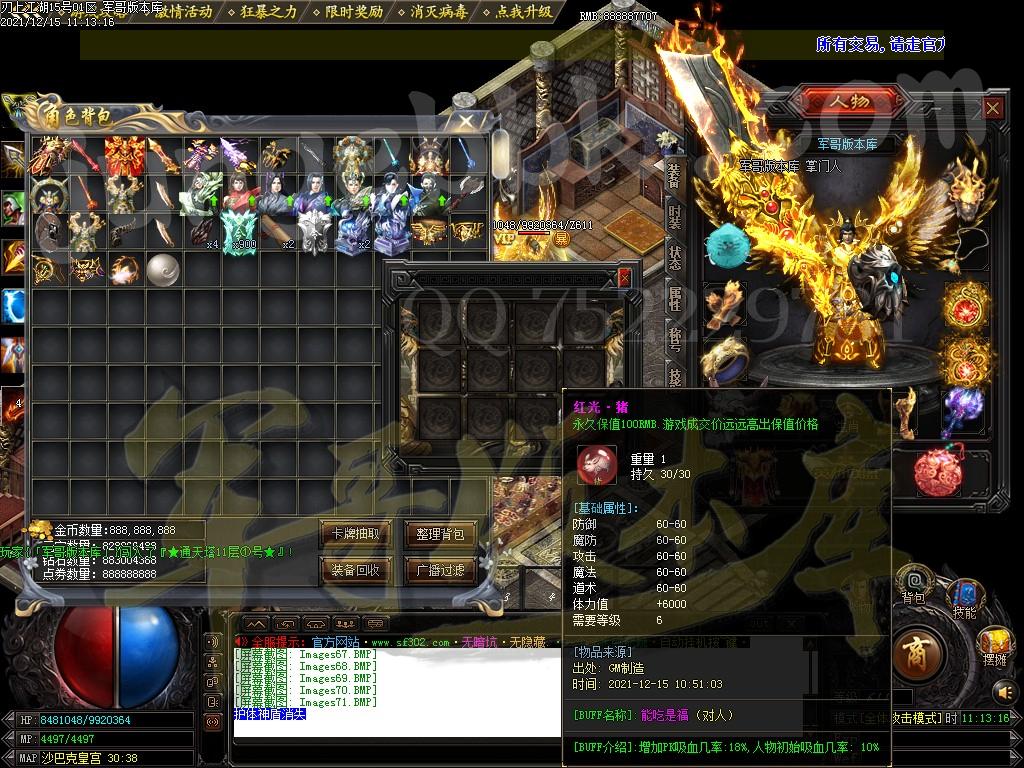Select the 消灭病毒 top menu entry
The width and height of the screenshot is (1024, 768).
(438, 12)
